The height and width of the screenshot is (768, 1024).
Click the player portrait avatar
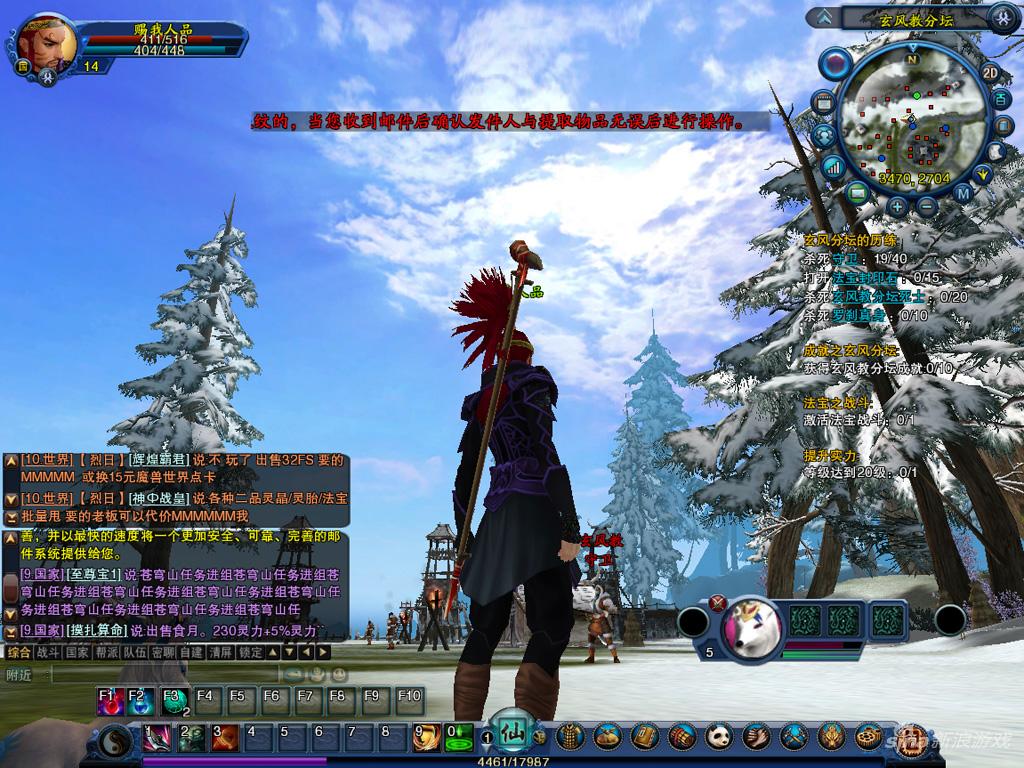pos(47,43)
